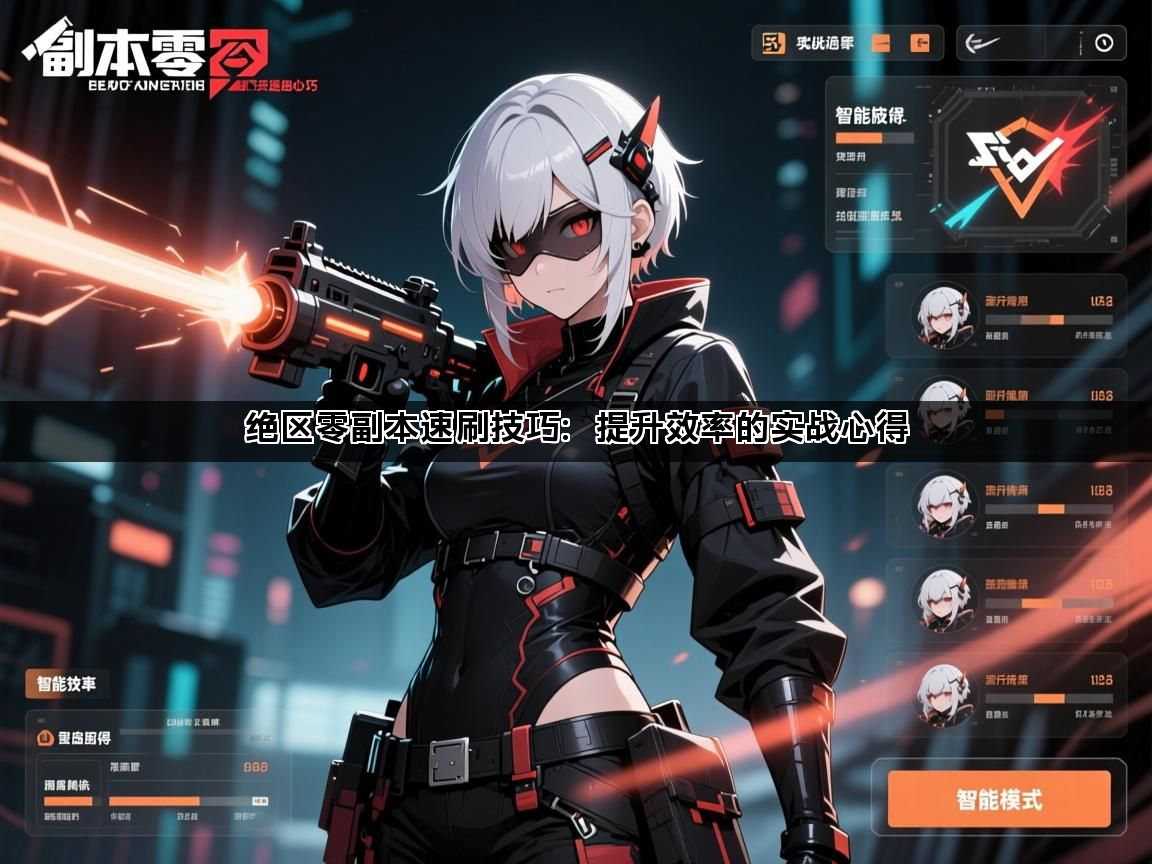Click the clock icon in the top bar

click(x=1103, y=43)
